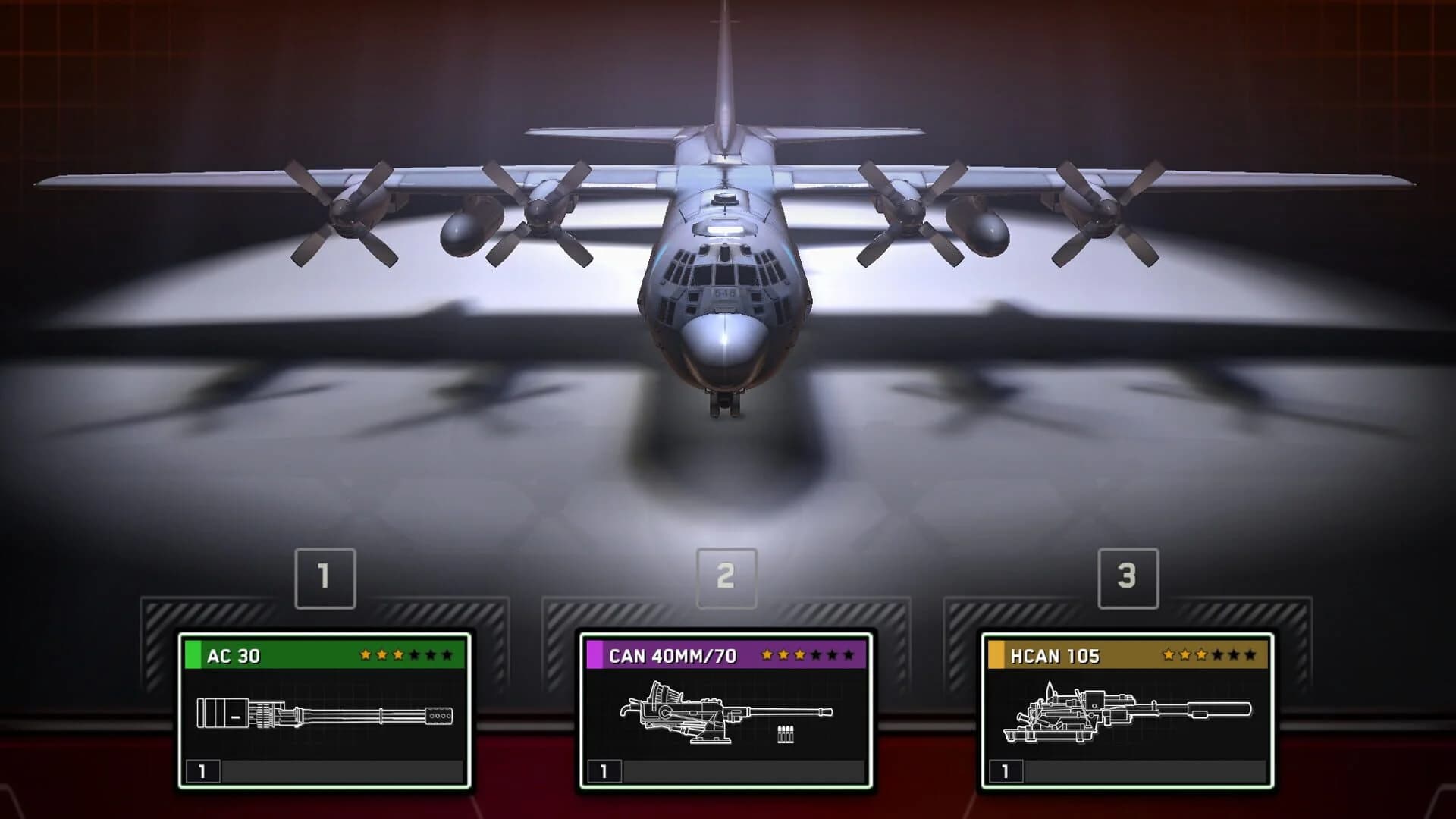Toggle the fourth empty star on CAN 40MM/70
1456x819 pixels.
tap(815, 655)
